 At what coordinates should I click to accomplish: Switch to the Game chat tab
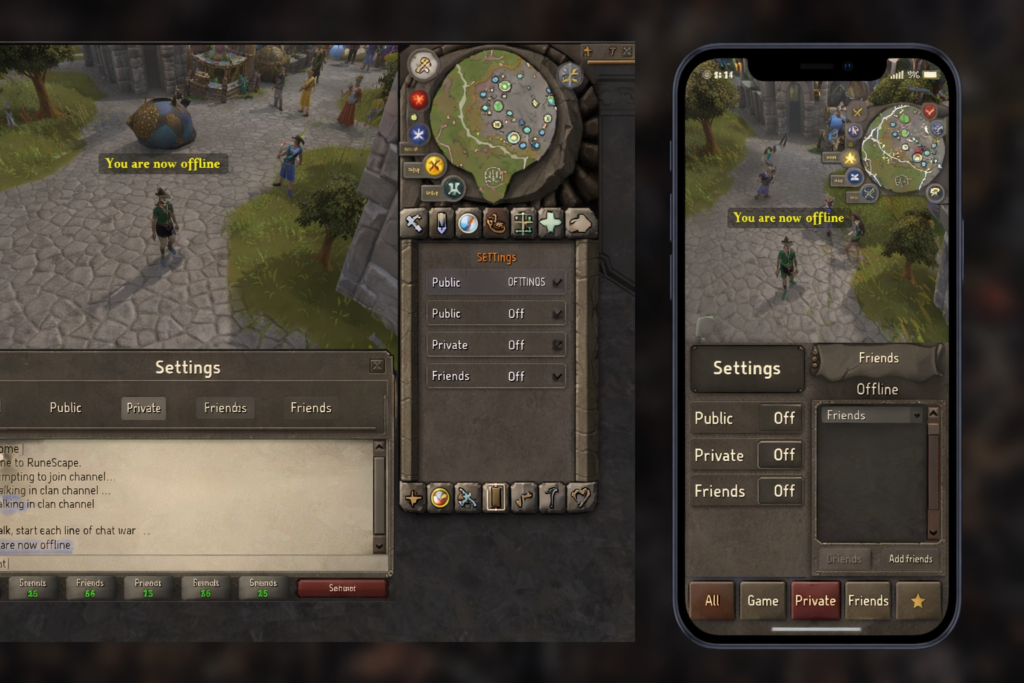(x=763, y=601)
